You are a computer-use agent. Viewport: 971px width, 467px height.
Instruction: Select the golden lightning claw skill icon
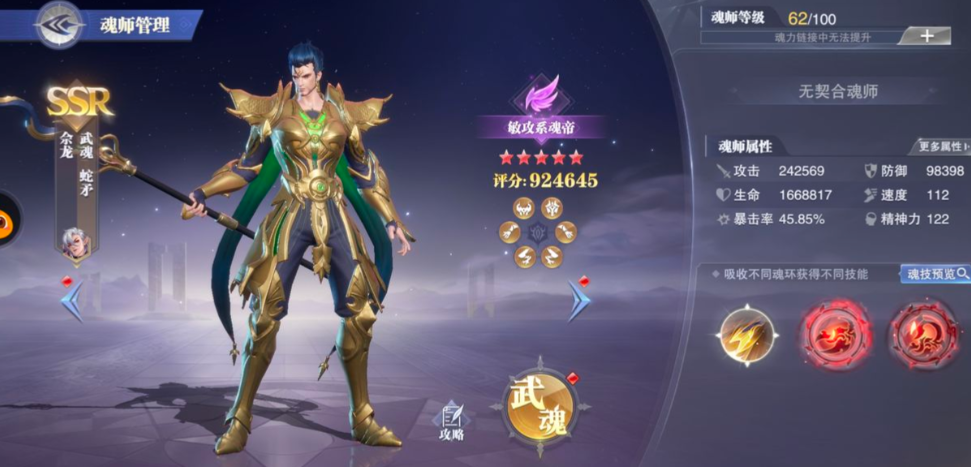[x=747, y=335]
